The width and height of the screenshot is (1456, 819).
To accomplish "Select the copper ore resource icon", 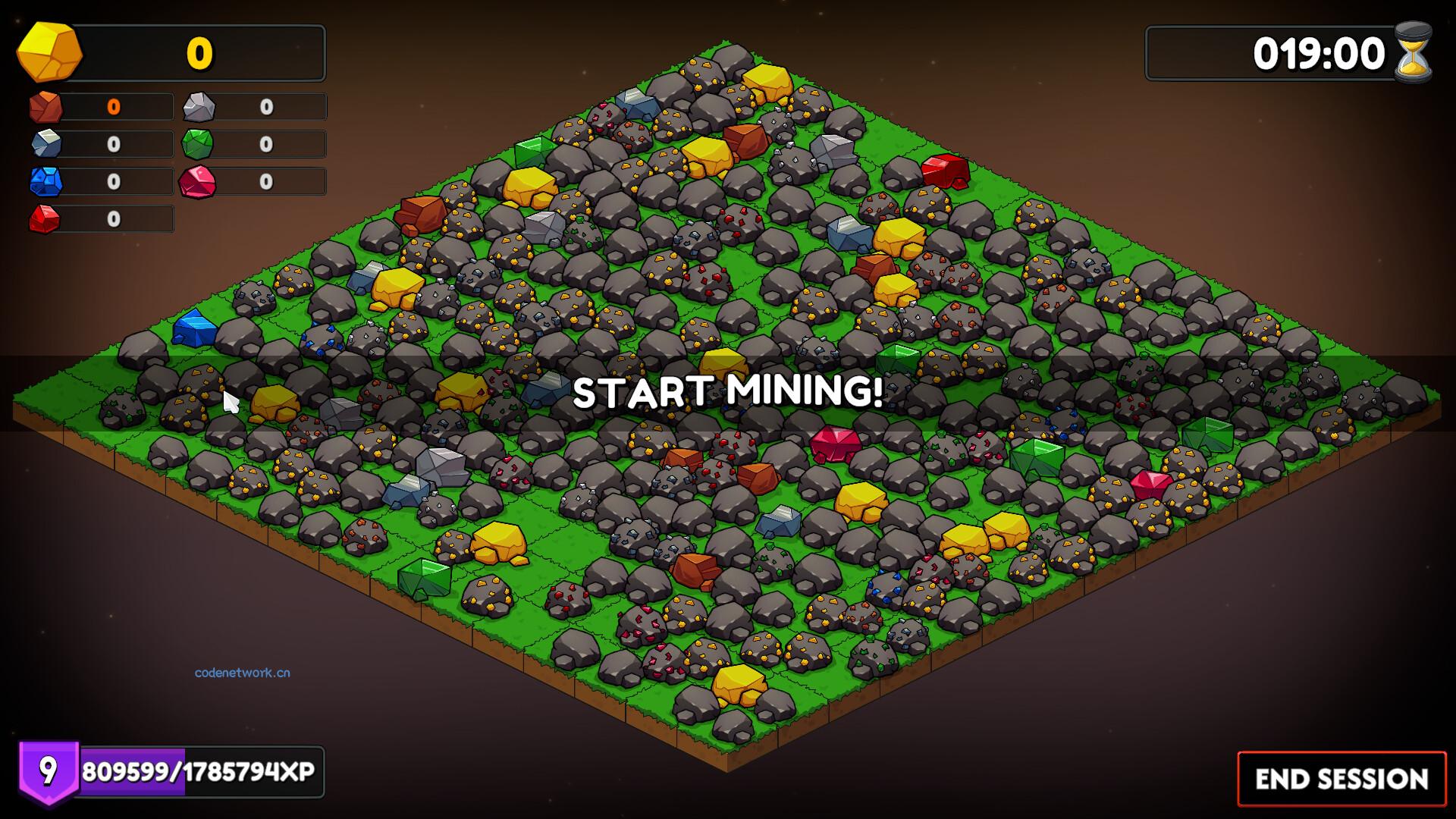I will [x=45, y=107].
